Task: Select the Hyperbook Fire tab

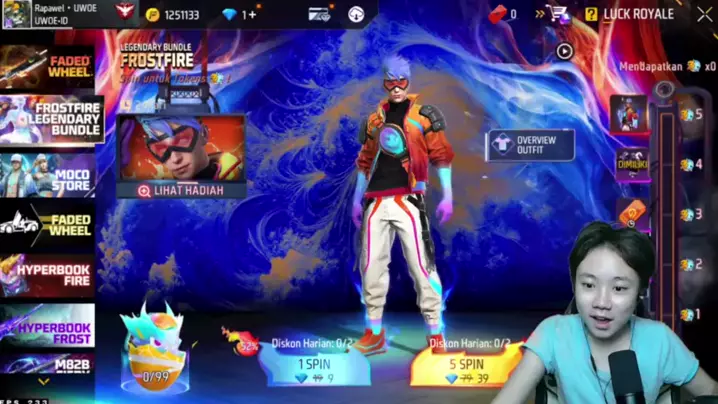Action: [x=48, y=276]
